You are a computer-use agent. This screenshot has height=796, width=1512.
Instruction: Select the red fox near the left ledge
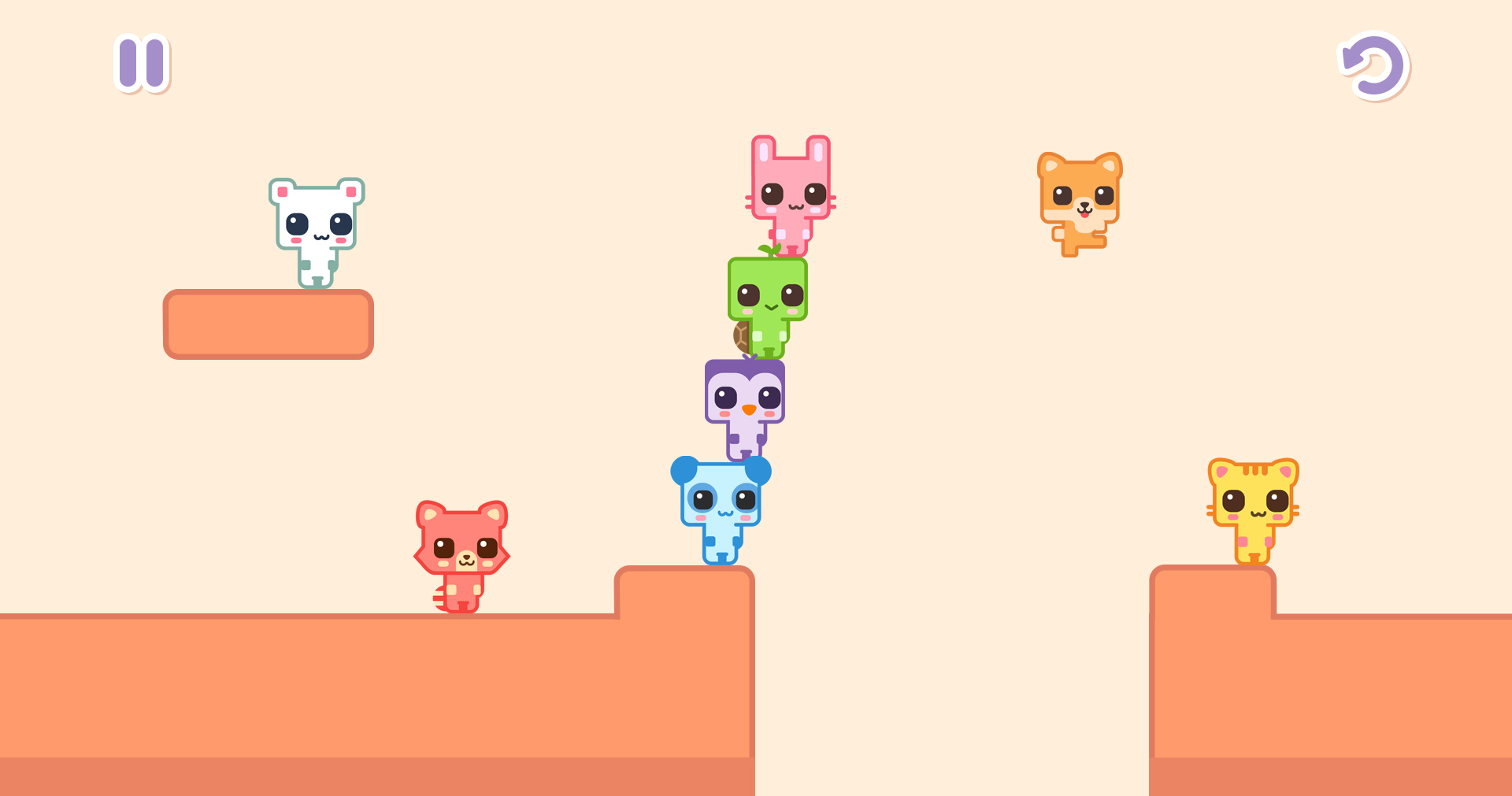pos(461,551)
